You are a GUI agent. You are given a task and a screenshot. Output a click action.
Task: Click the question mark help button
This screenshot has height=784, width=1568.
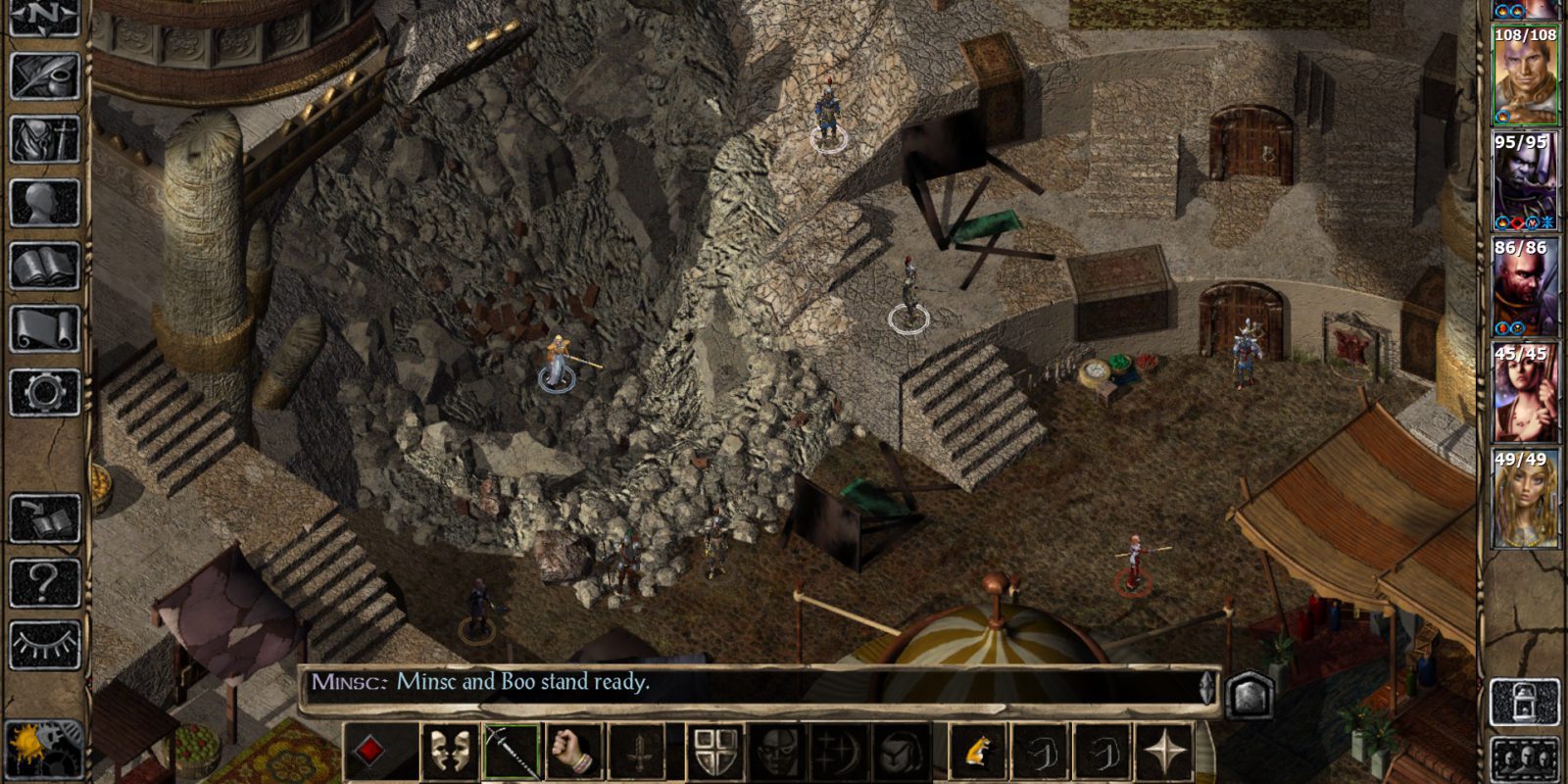coord(44,582)
